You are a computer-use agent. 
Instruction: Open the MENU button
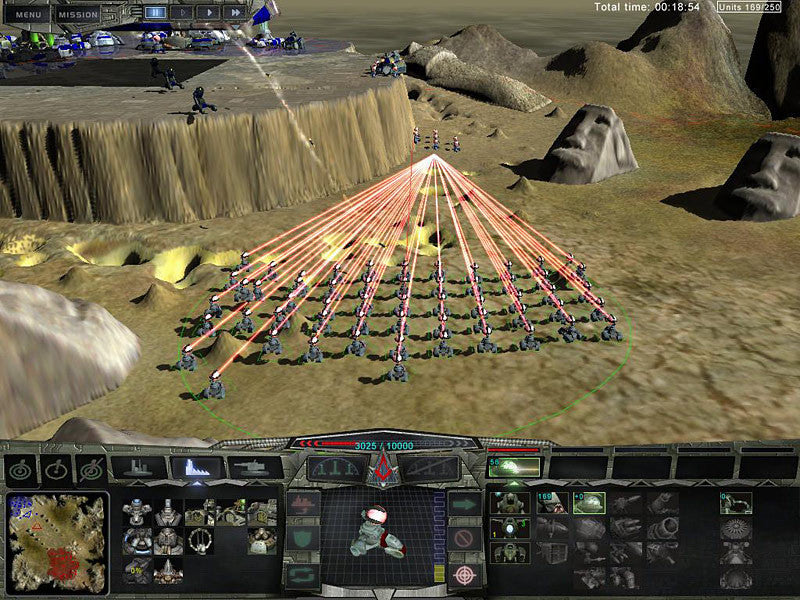pyautogui.click(x=30, y=14)
